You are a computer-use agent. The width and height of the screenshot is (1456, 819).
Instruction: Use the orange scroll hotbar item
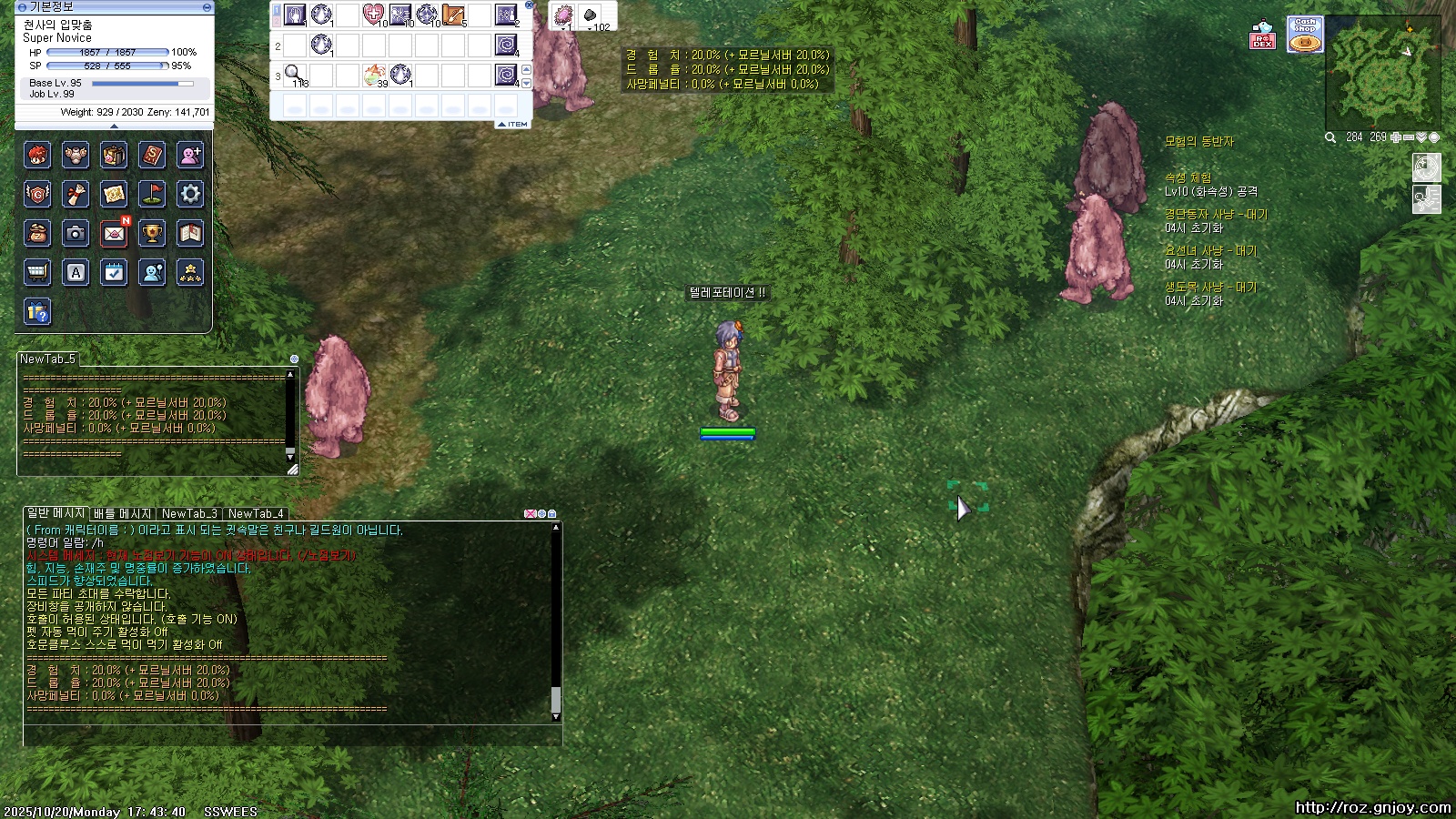click(x=453, y=15)
